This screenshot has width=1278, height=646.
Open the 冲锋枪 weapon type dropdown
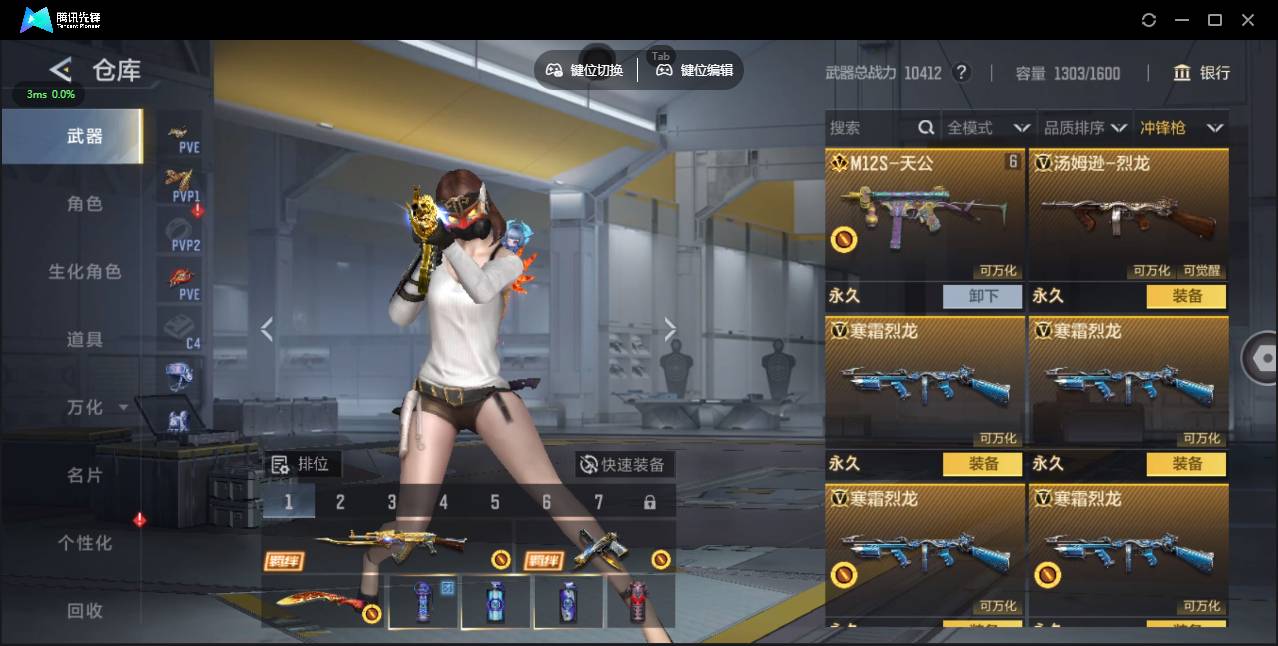(x=1181, y=128)
